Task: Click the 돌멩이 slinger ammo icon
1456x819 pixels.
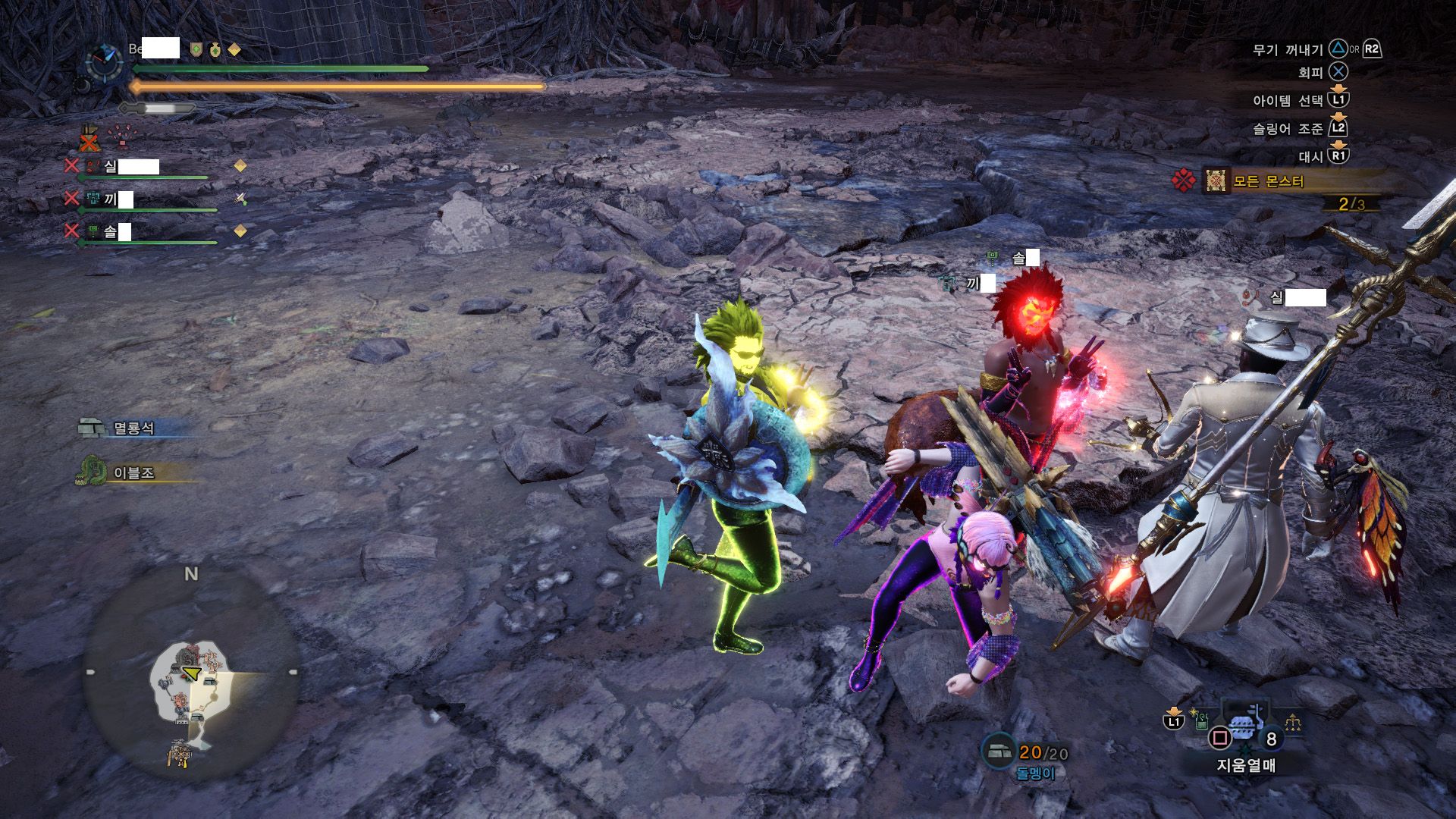Action: [998, 751]
